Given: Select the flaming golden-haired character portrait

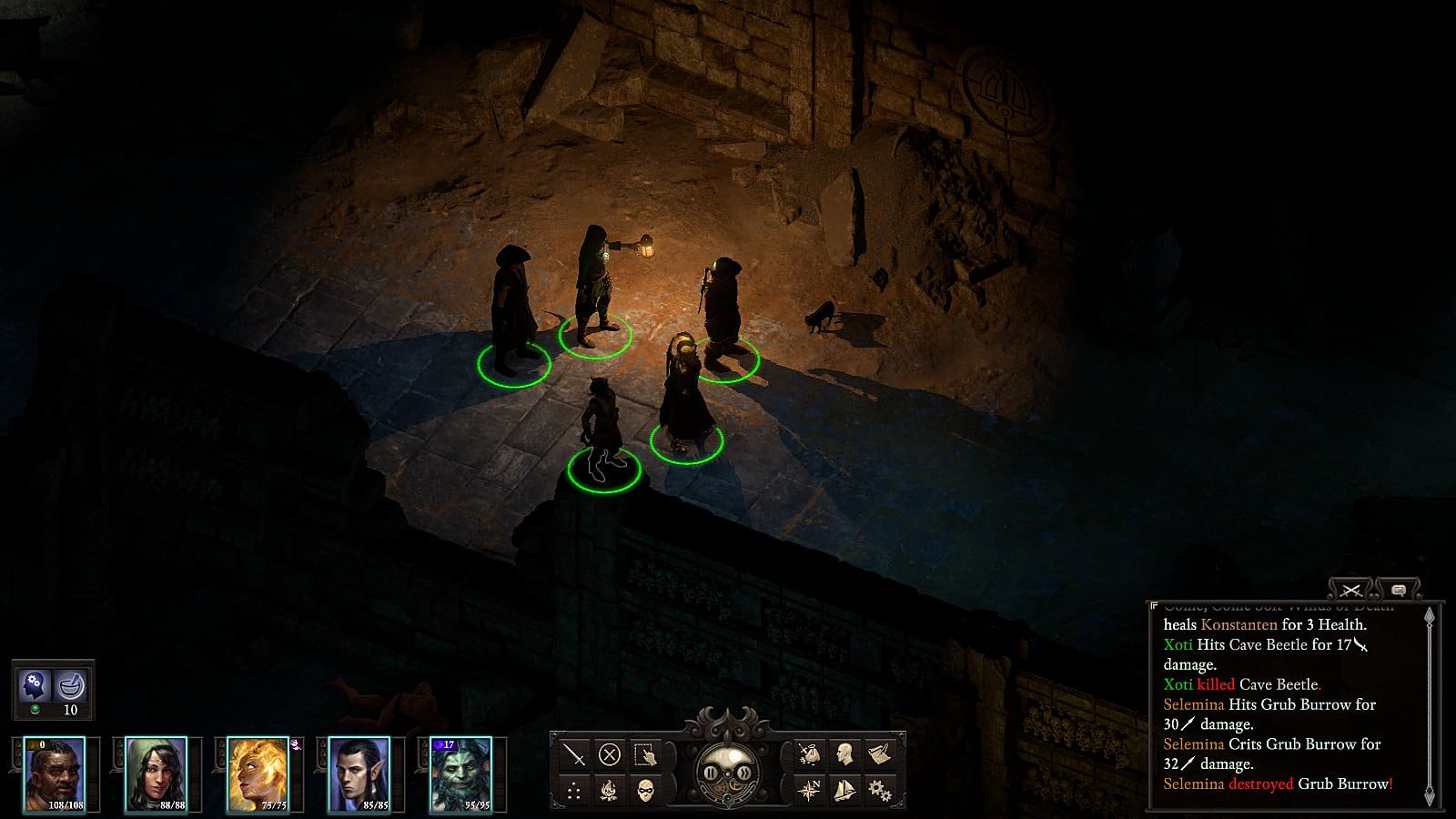Looking at the screenshot, I should click(x=258, y=774).
